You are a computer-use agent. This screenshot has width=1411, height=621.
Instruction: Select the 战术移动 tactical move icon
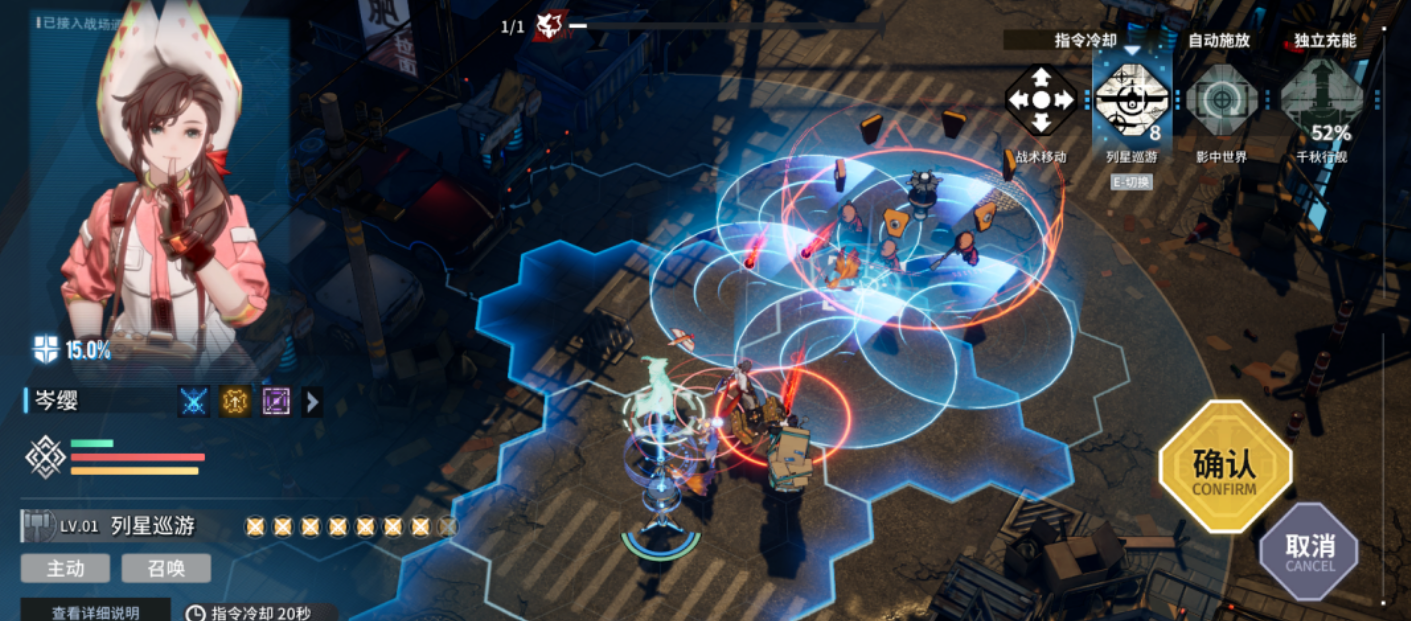point(1041,101)
